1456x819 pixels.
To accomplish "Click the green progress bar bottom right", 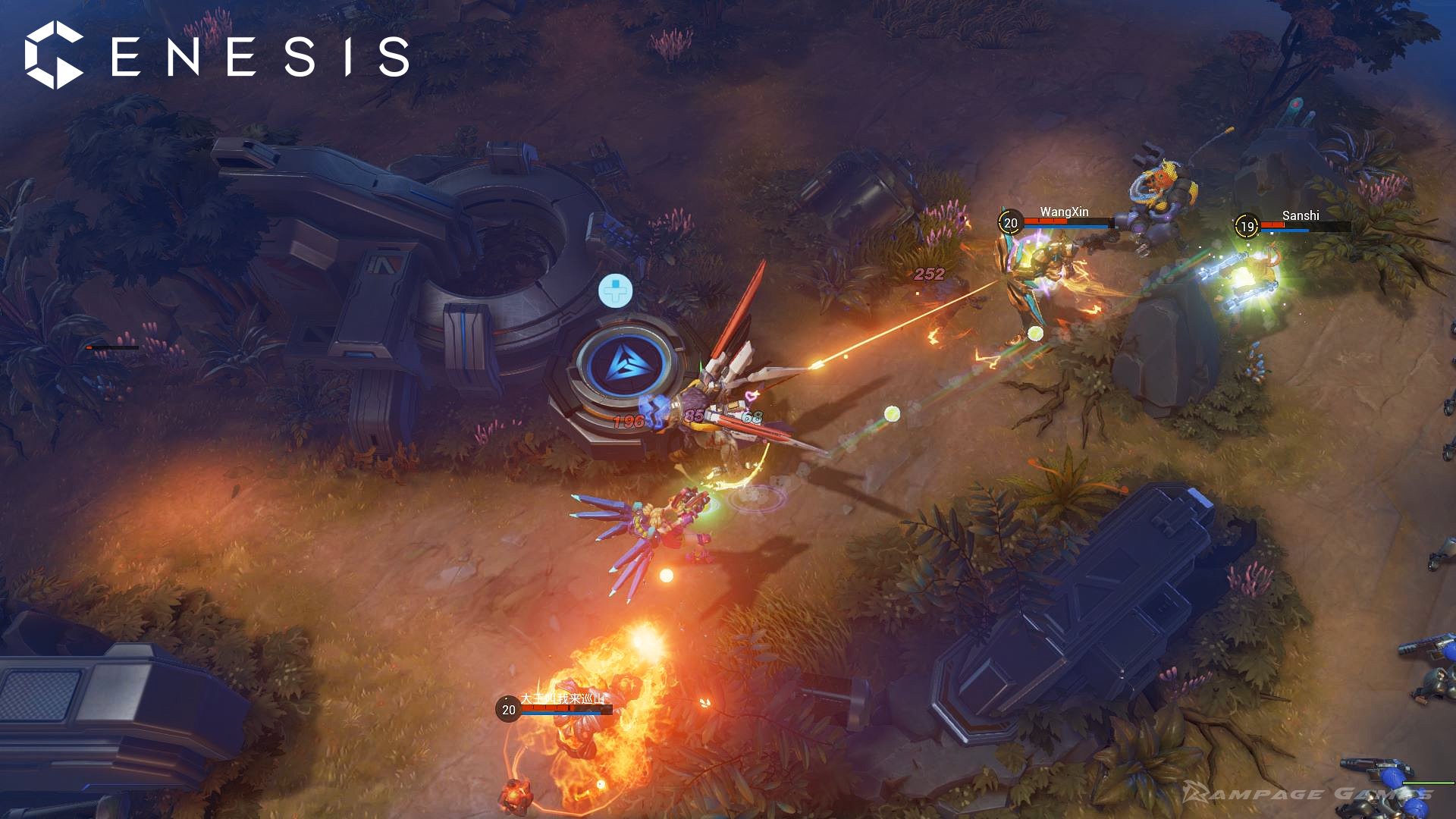I will pyautogui.click(x=1428, y=783).
